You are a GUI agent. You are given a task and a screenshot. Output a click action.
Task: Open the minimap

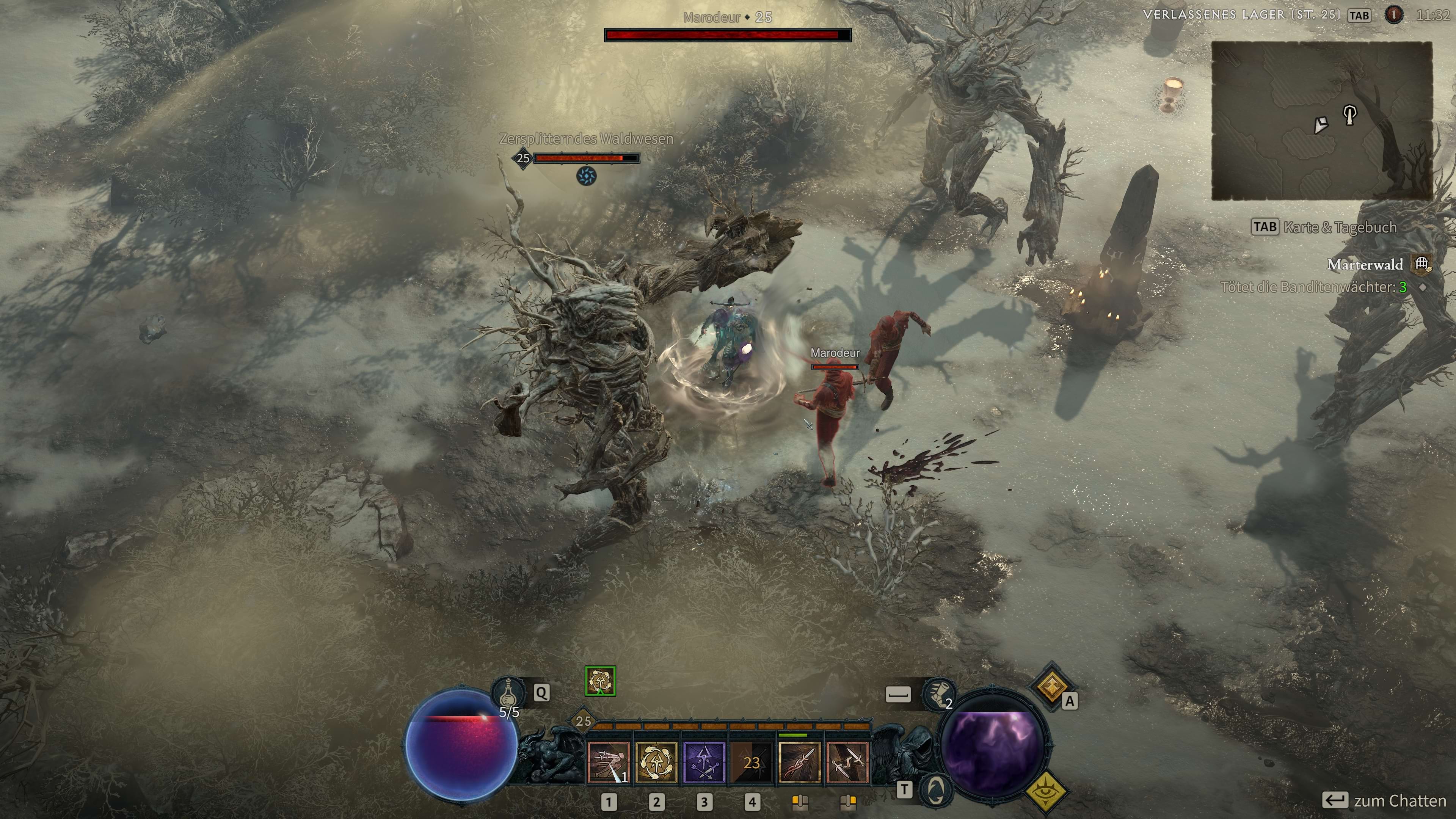[1321, 121]
